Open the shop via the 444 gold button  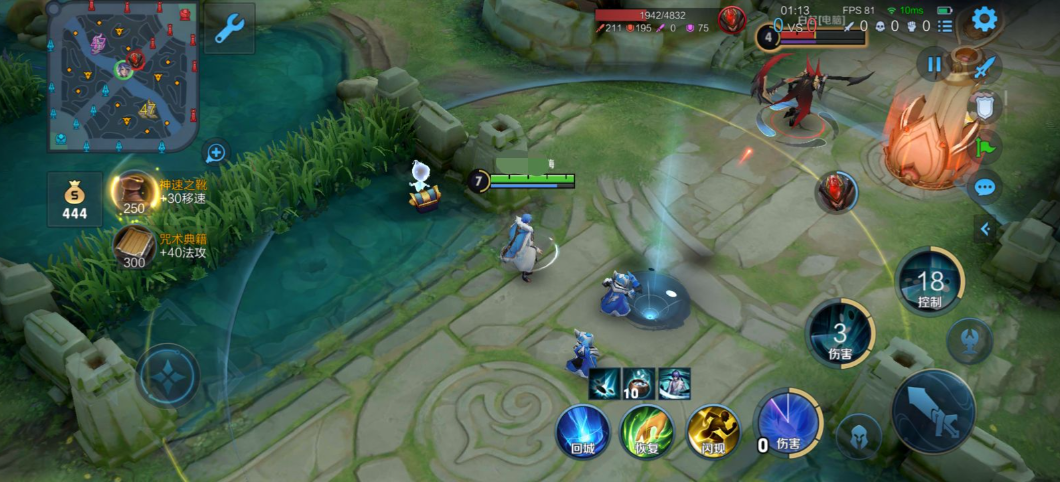(x=75, y=198)
